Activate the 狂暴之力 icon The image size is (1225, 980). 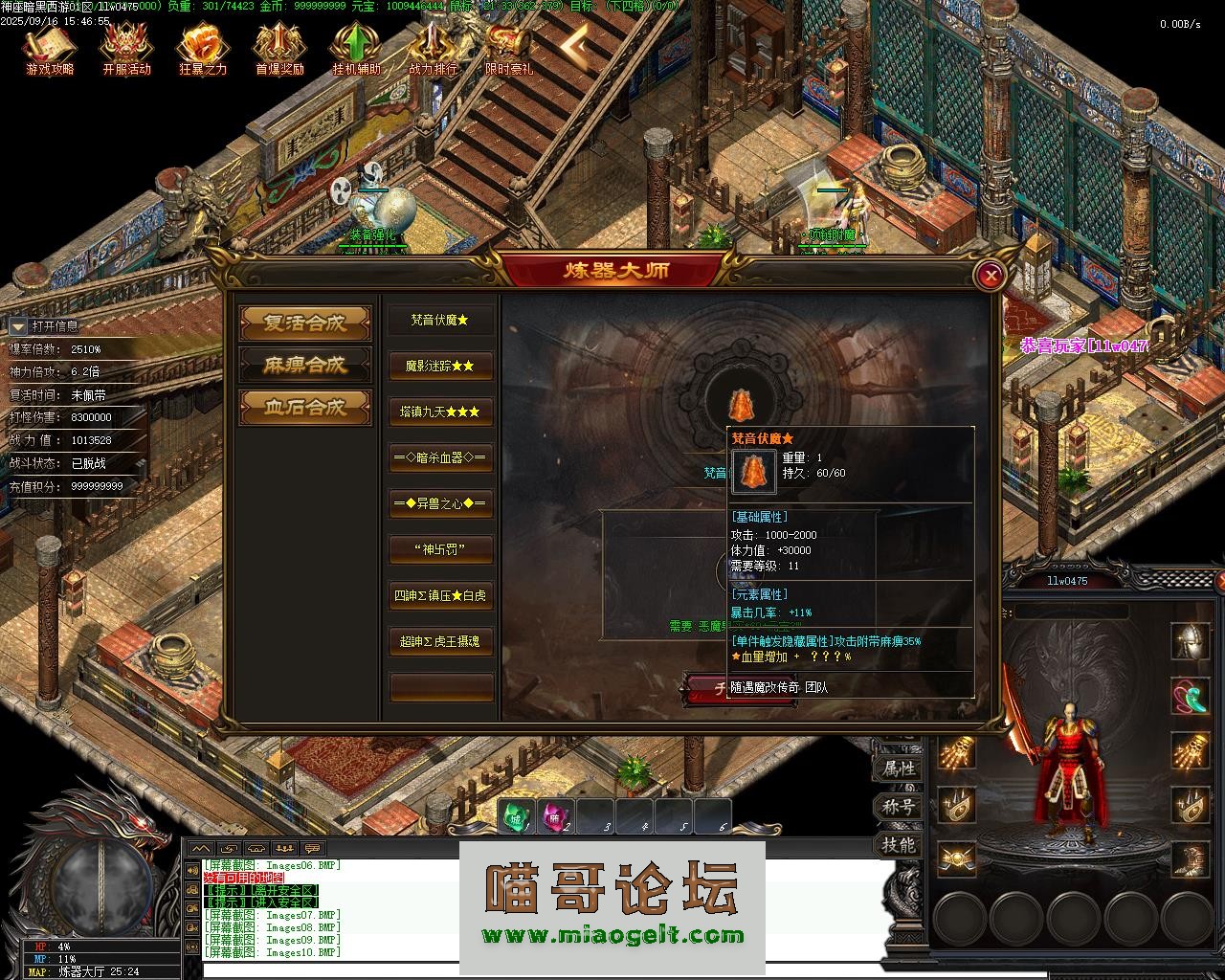[203, 48]
